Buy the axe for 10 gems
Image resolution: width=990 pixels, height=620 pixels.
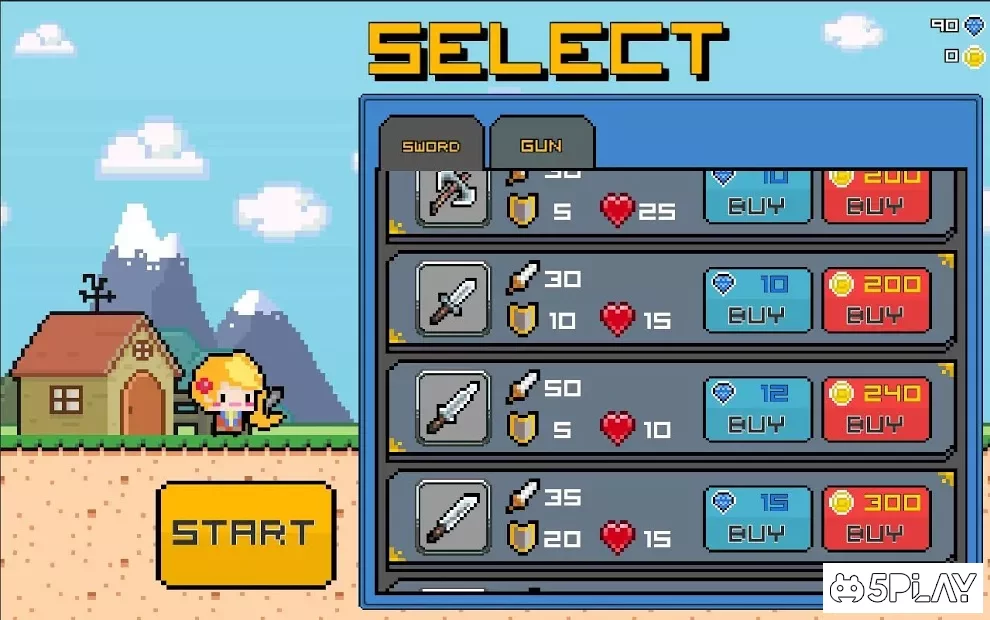click(x=757, y=197)
